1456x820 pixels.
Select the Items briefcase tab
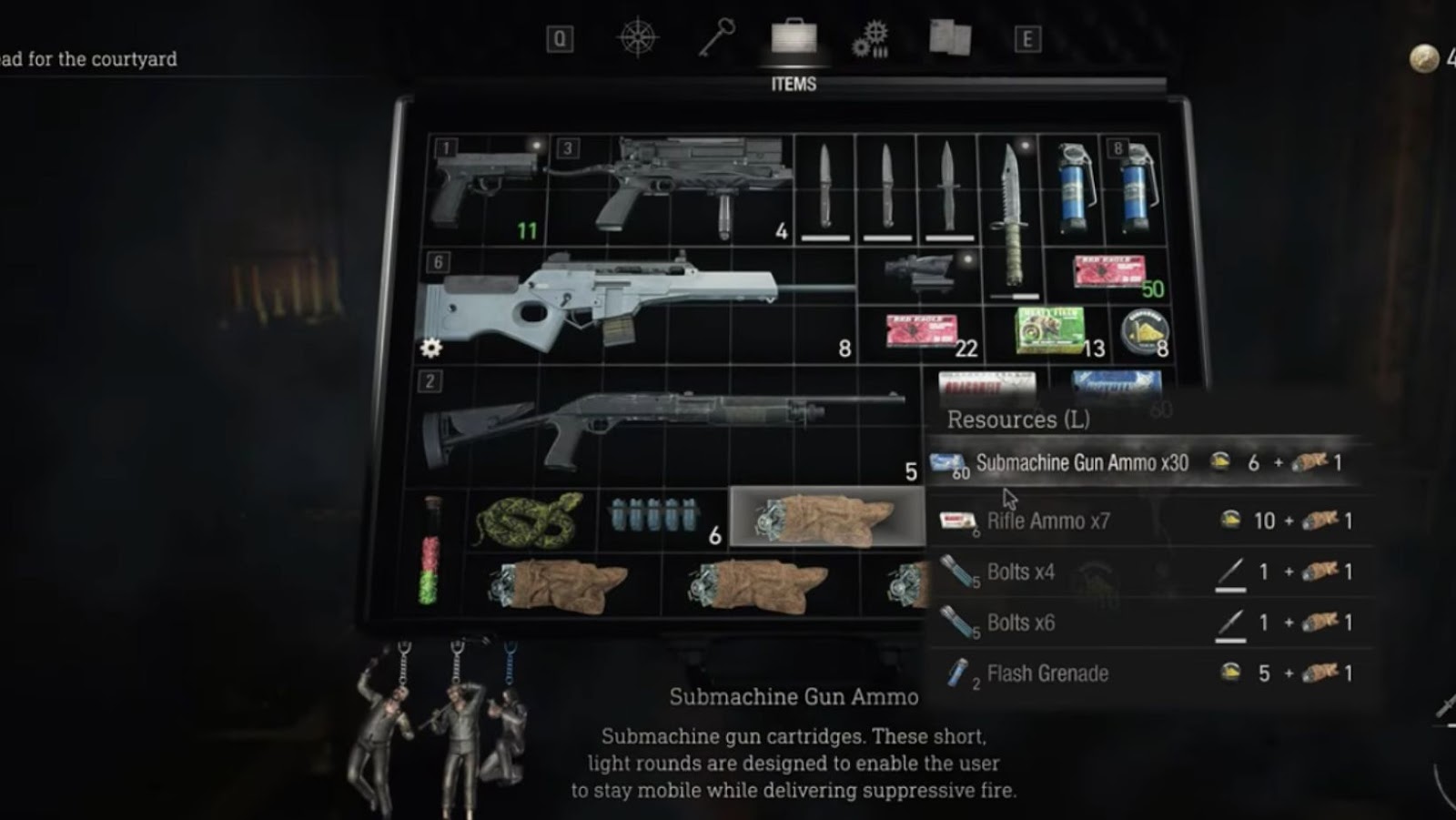point(794,38)
